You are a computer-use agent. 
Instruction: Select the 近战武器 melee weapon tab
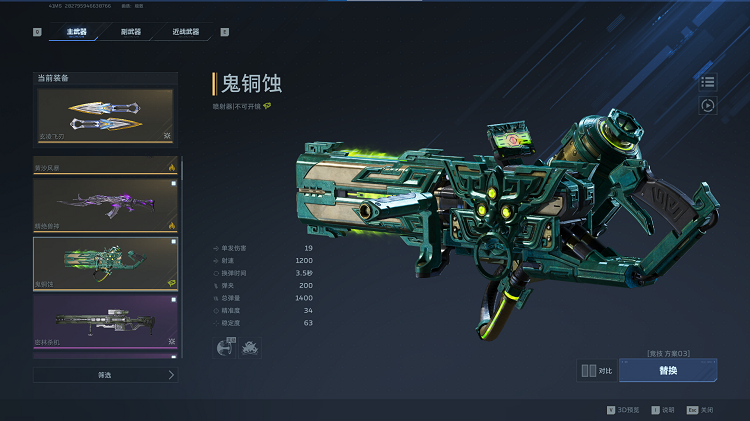pos(185,32)
